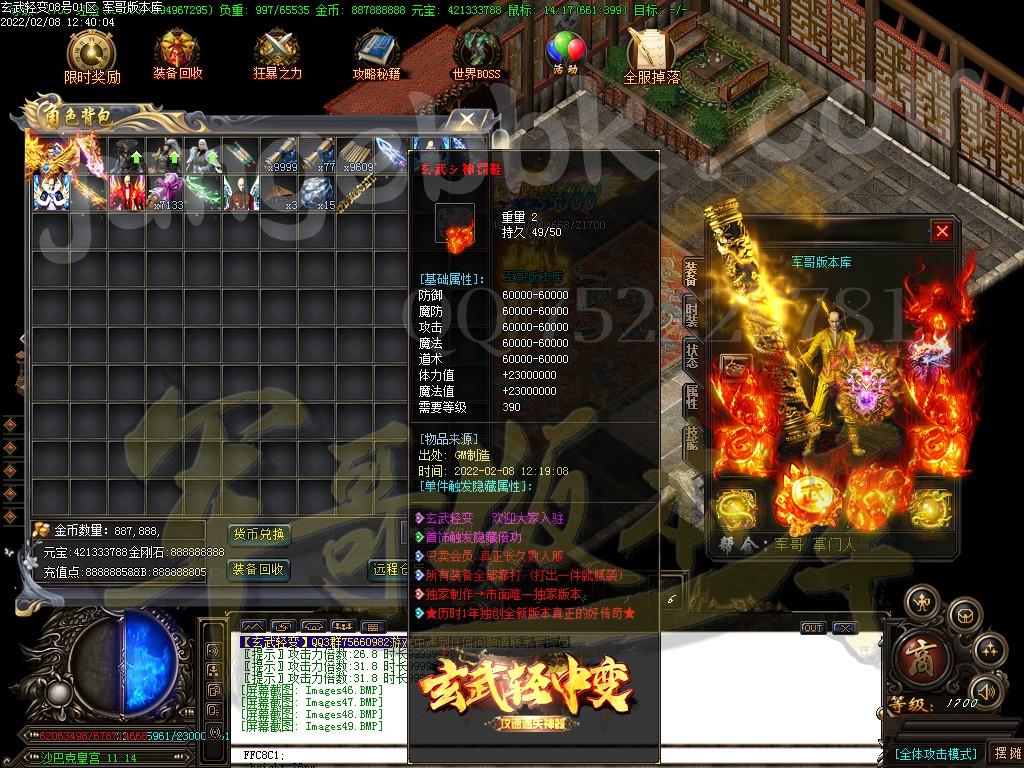
Task: Activate the 狂暴之力 crossed swords icon
Action: [x=277, y=55]
